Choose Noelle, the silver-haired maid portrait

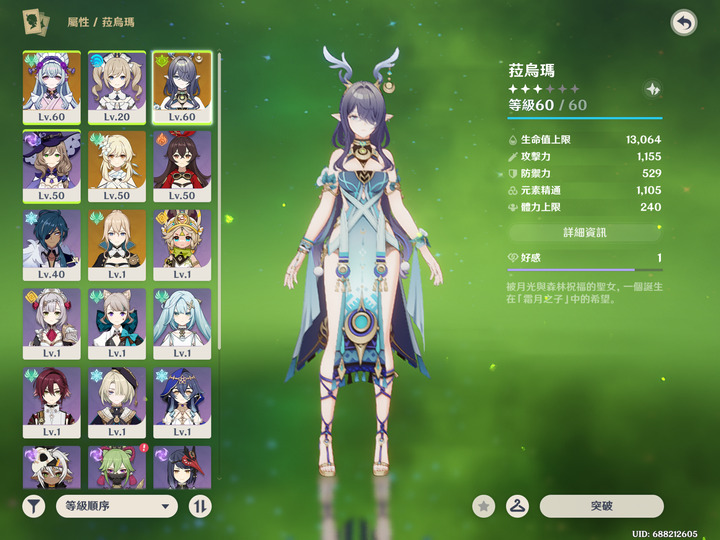pos(52,323)
